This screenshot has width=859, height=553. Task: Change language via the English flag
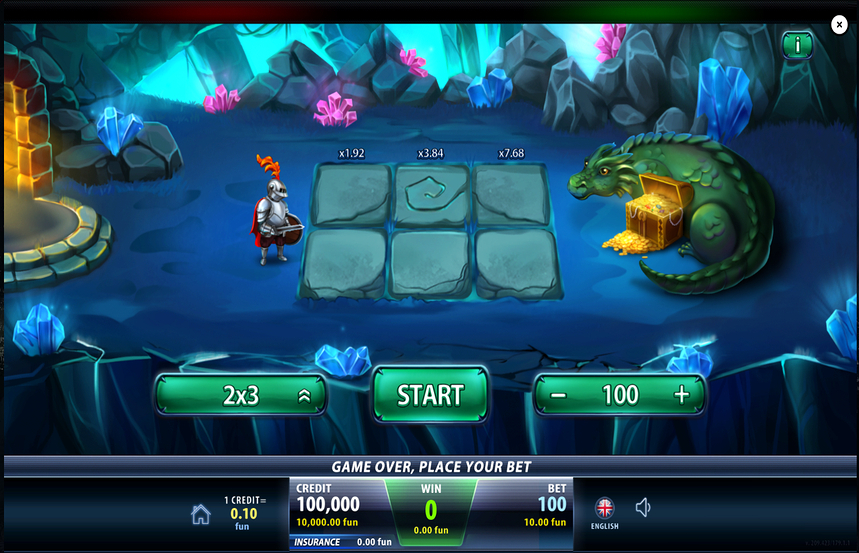coord(605,508)
